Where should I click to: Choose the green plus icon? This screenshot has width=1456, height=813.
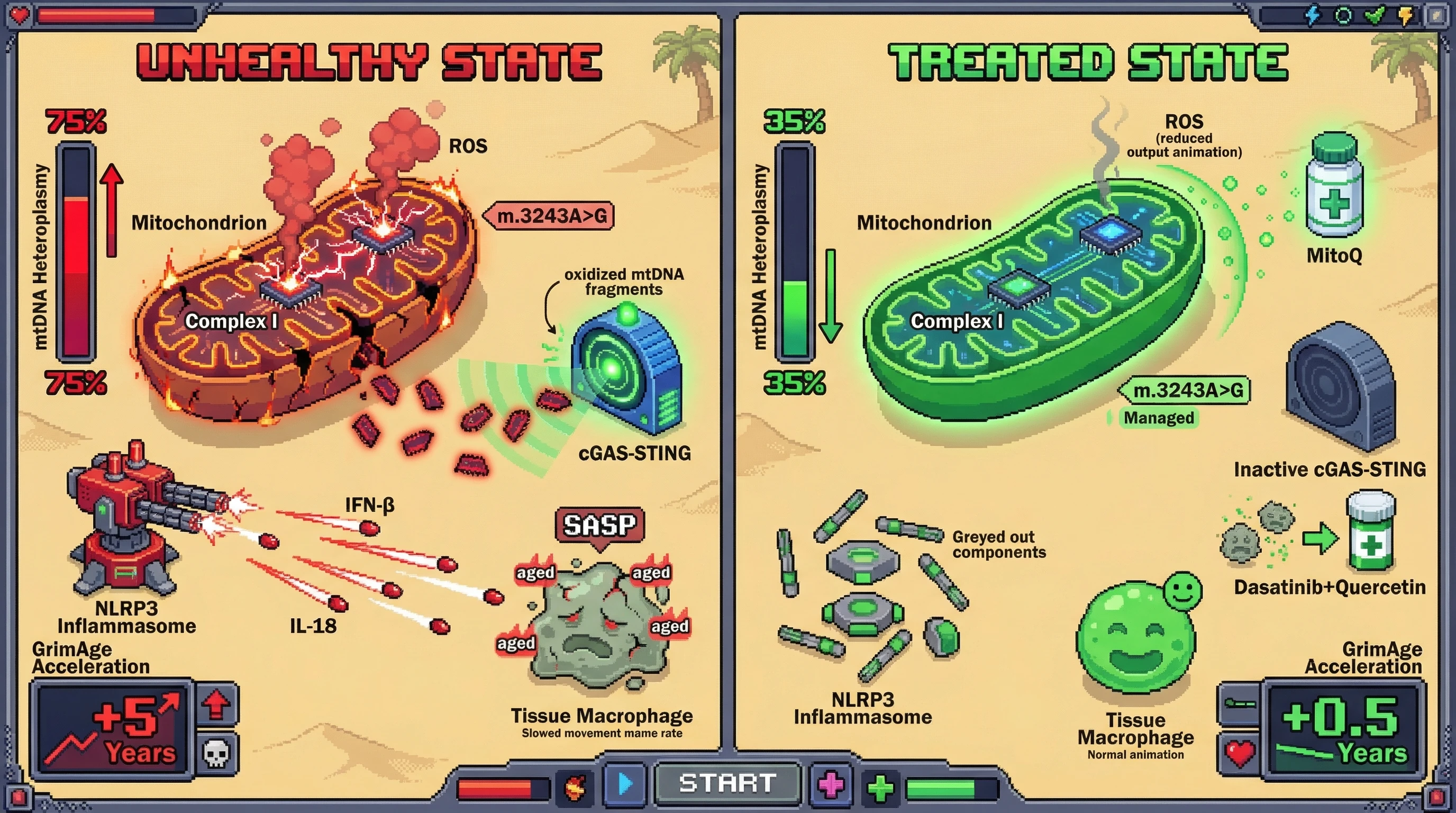(880, 788)
